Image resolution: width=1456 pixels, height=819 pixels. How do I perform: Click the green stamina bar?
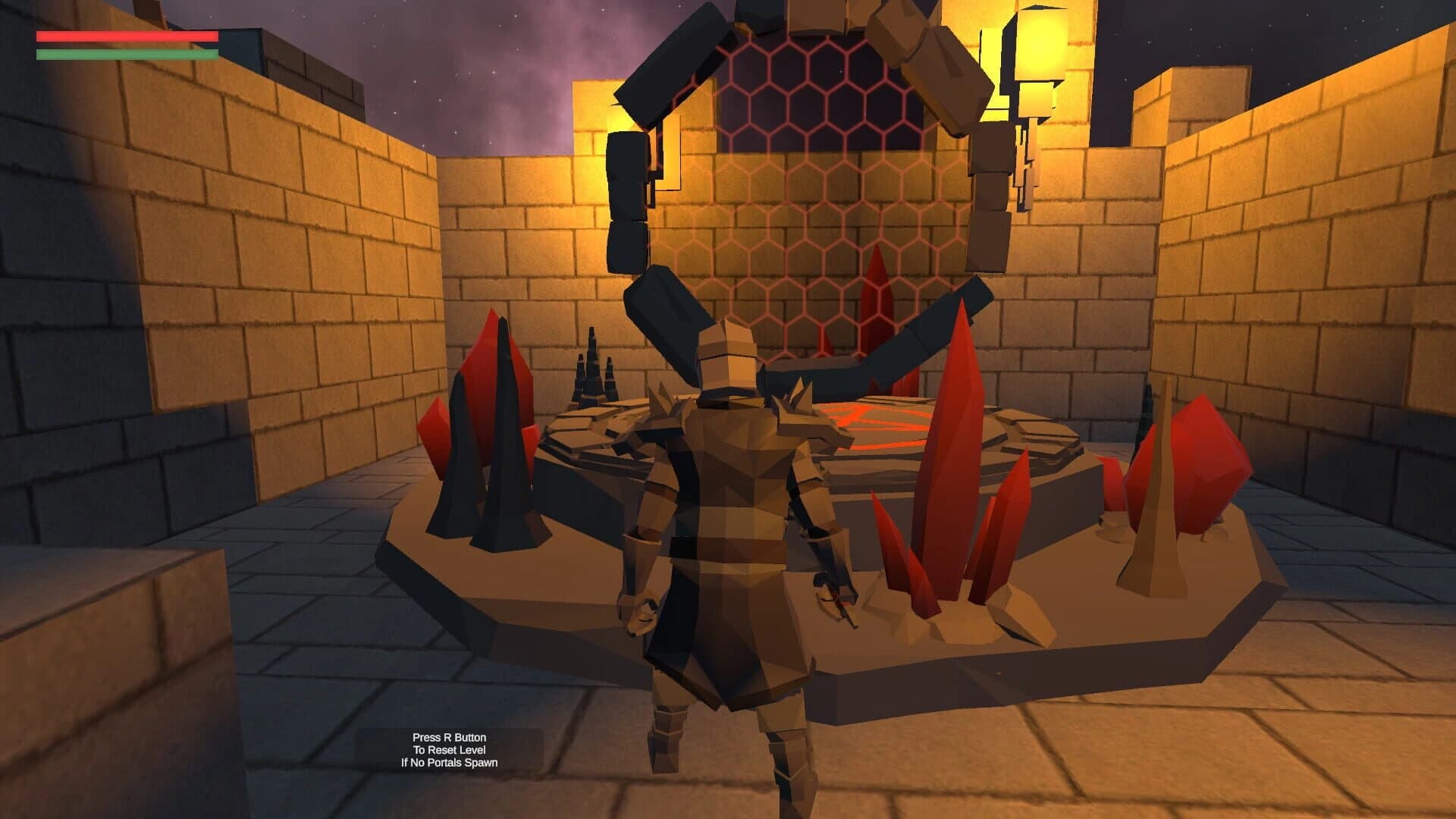pos(125,55)
